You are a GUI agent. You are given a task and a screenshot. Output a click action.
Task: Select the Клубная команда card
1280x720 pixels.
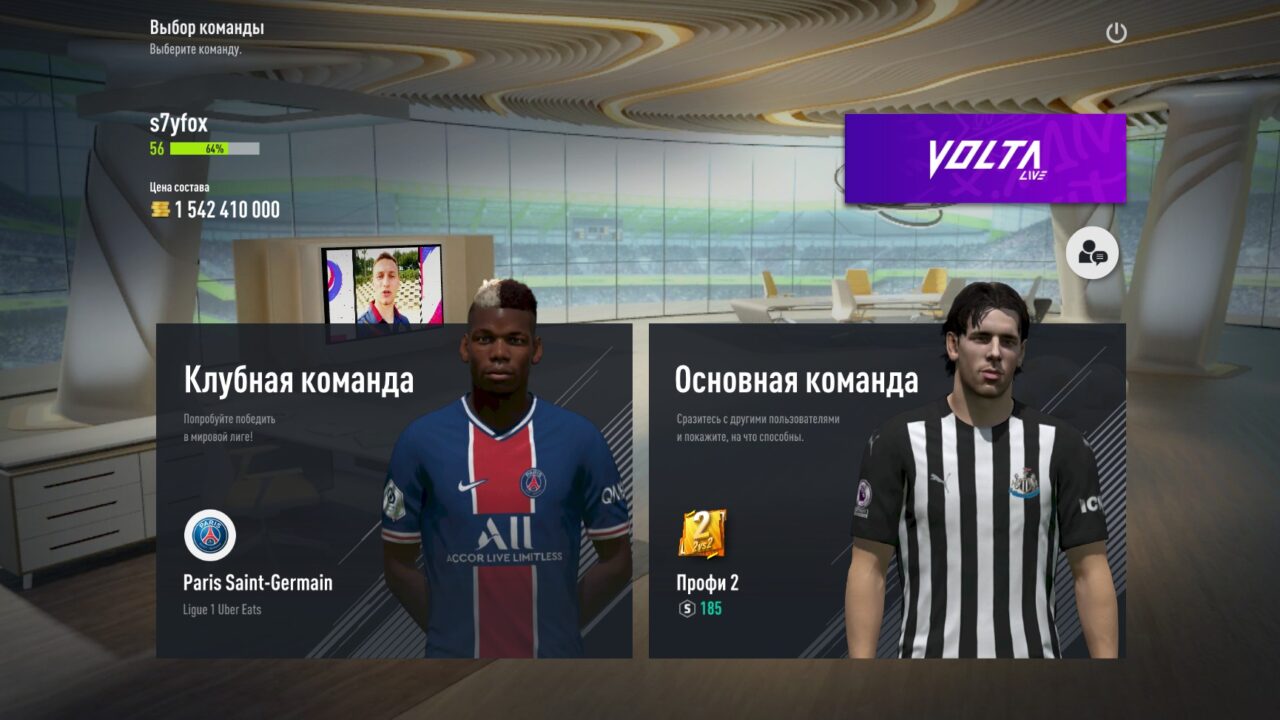point(300,450)
